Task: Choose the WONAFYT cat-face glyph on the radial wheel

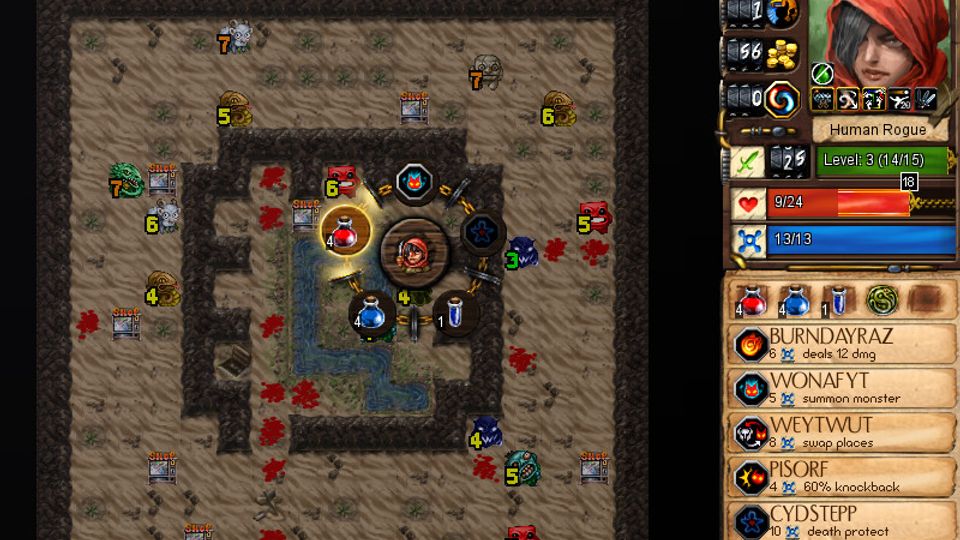Action: pyautogui.click(x=413, y=183)
